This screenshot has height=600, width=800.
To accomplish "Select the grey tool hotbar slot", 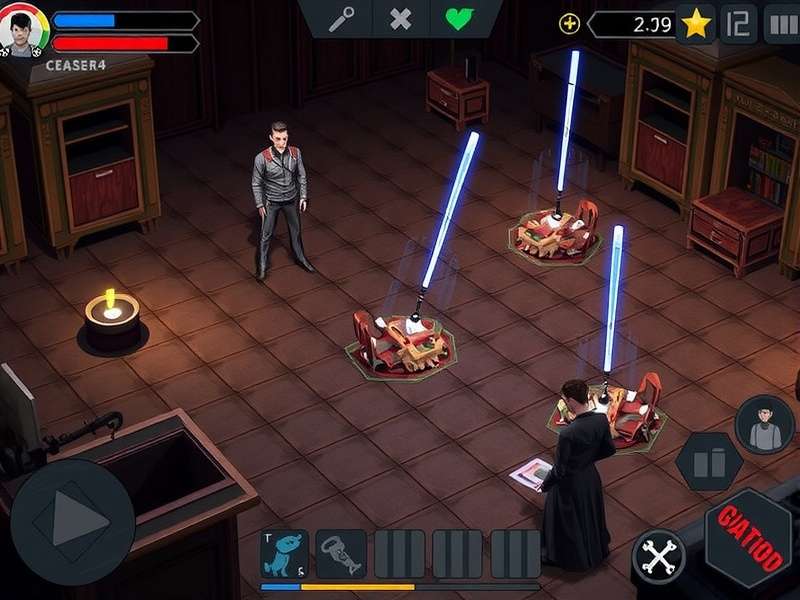I will (341, 554).
